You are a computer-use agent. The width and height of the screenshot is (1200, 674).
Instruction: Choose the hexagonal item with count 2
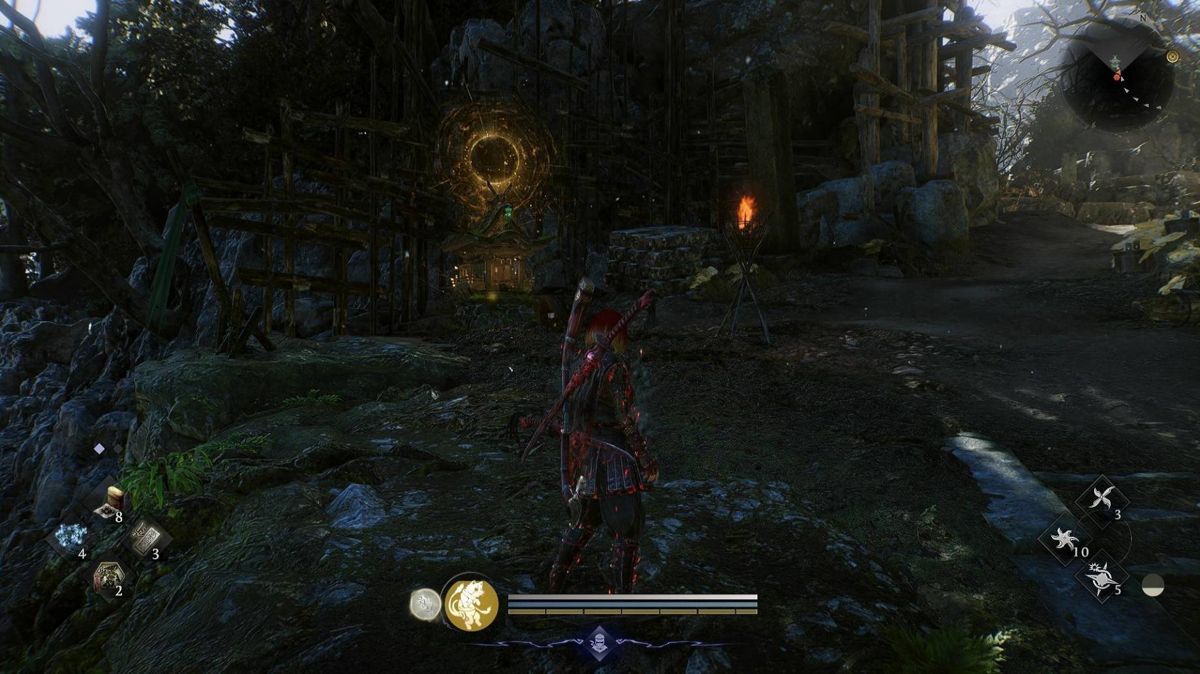point(106,575)
